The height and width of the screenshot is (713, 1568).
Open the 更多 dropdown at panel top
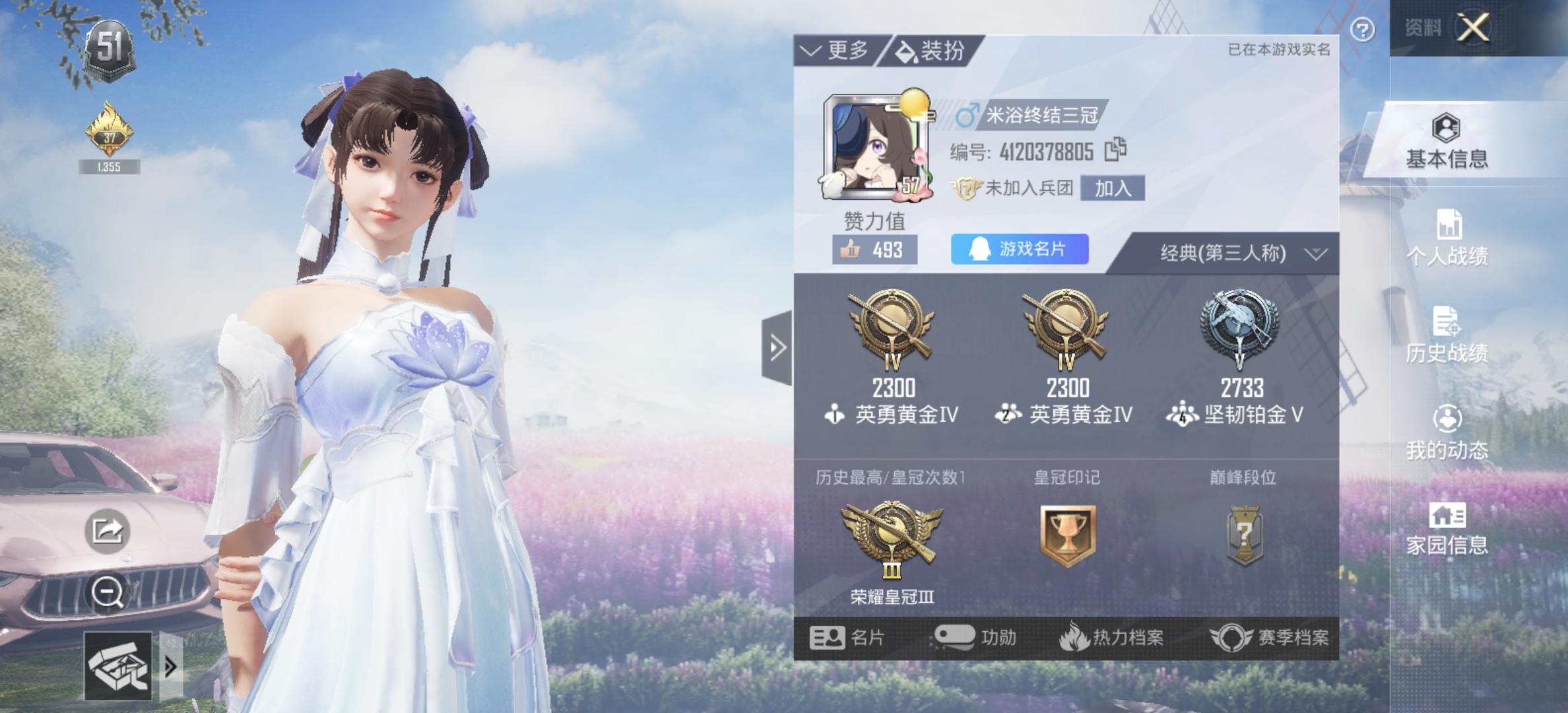(833, 48)
